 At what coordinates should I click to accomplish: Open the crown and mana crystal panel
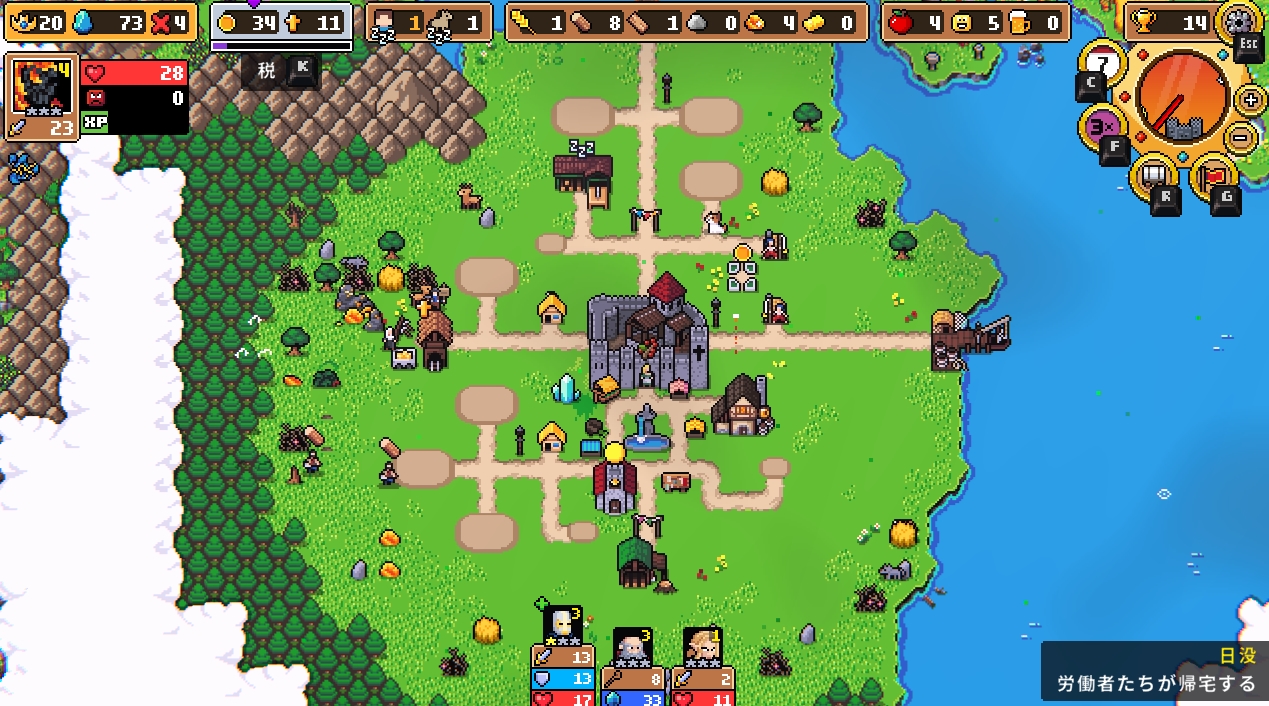[99, 22]
